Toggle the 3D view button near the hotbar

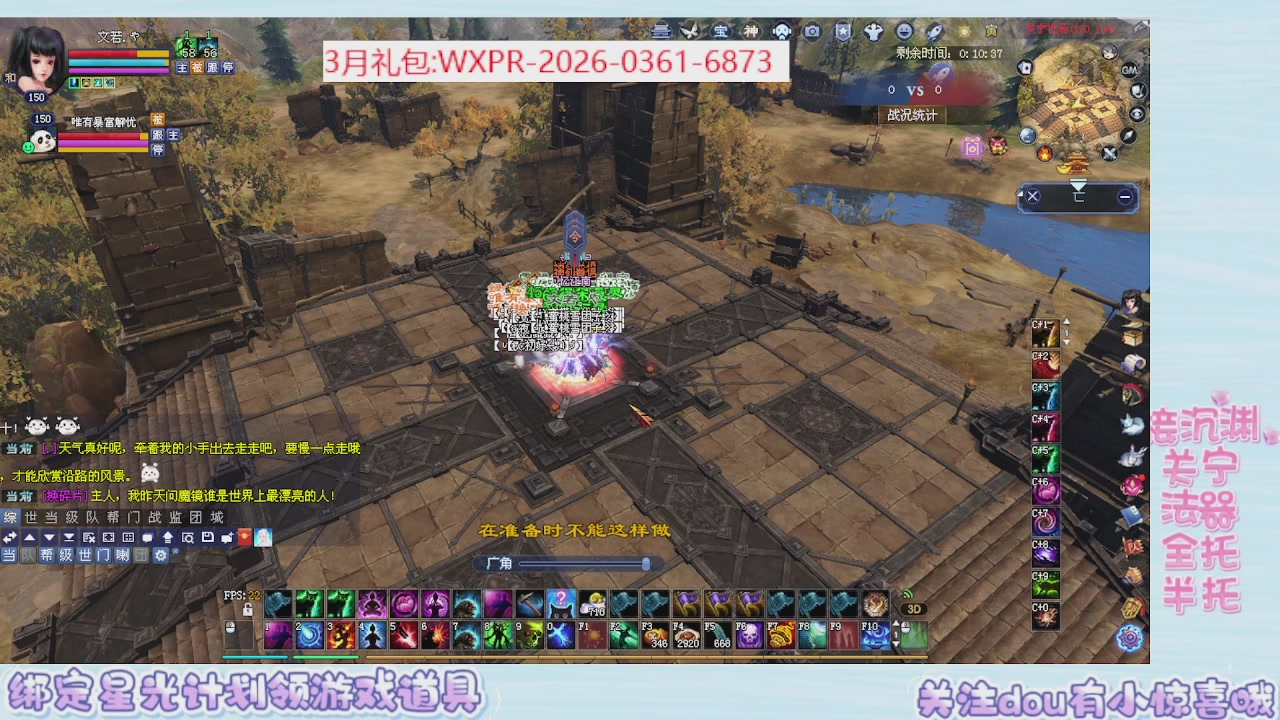(x=912, y=607)
